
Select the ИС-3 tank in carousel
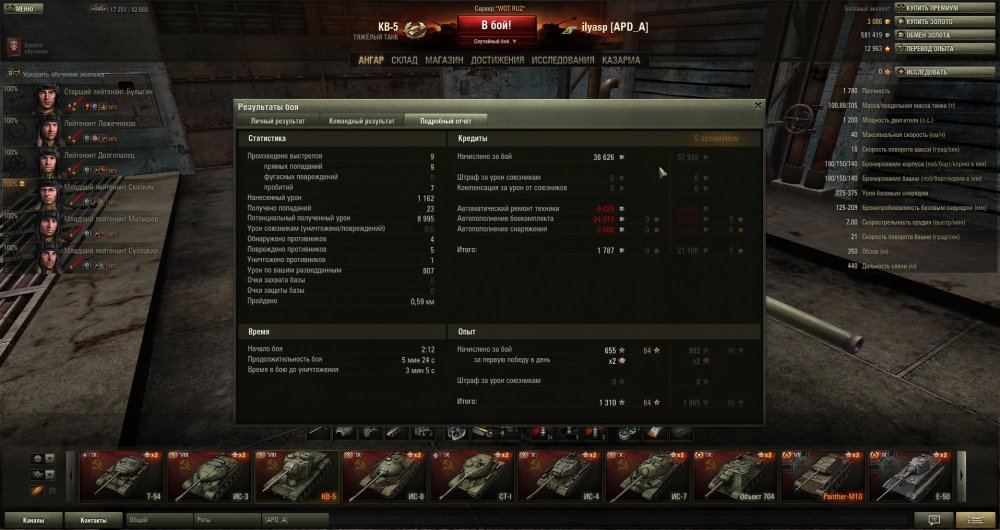(209, 475)
